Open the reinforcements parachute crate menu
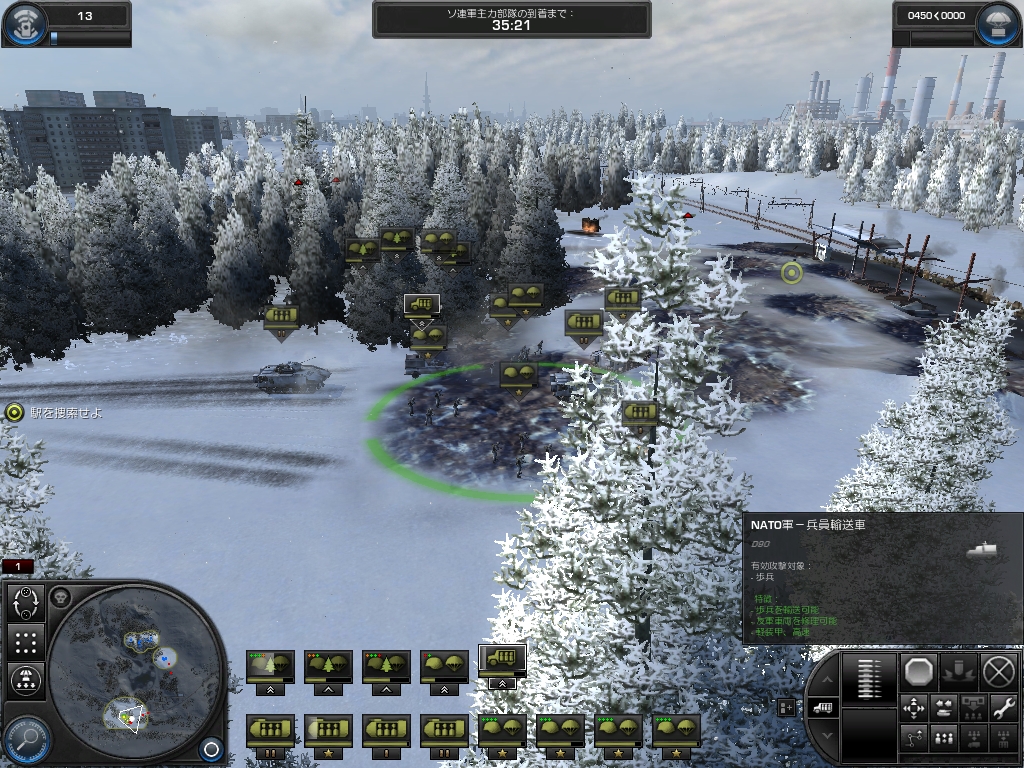1024x768 pixels. [996, 26]
